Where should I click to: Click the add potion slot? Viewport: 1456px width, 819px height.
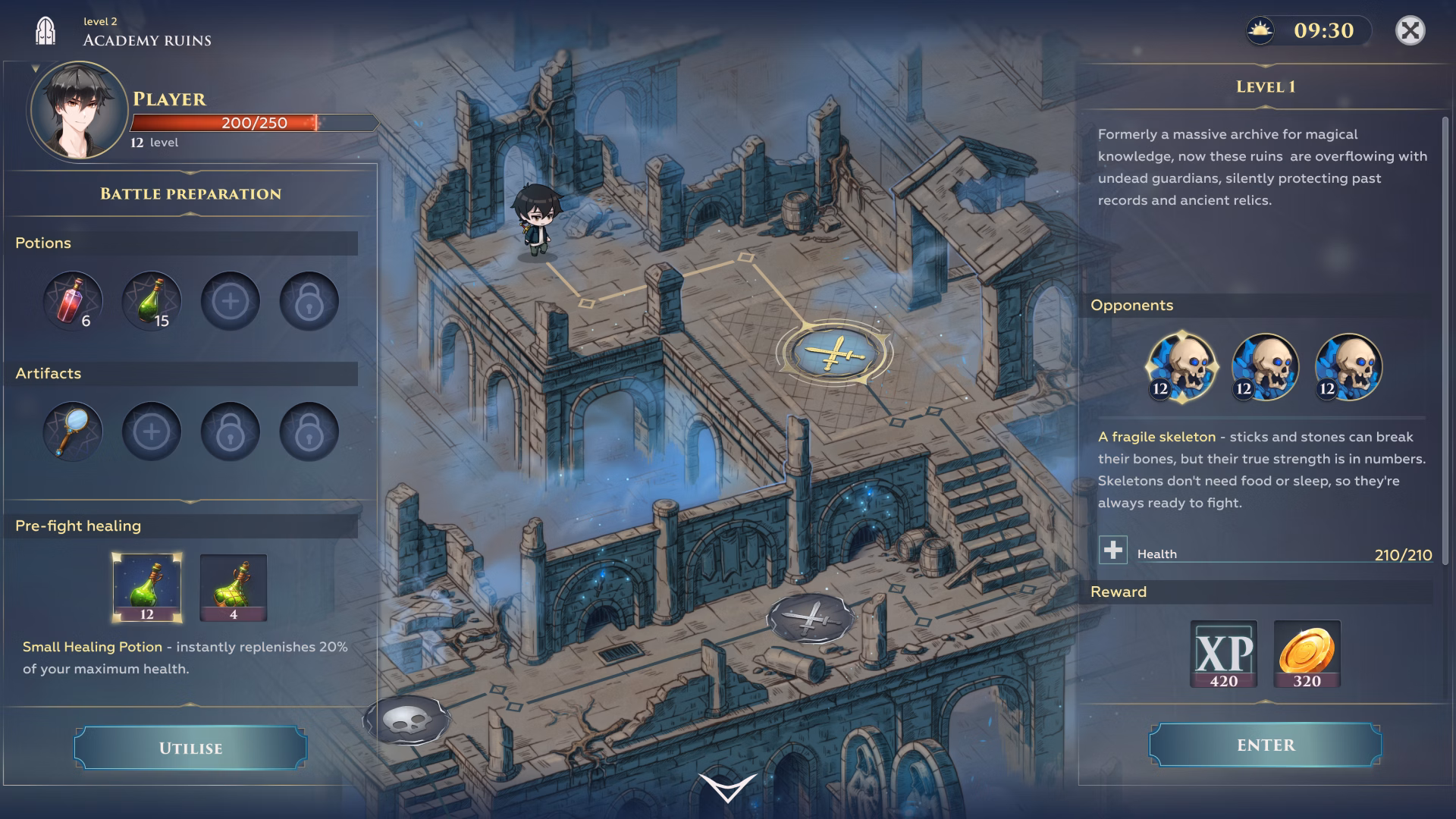click(x=231, y=301)
